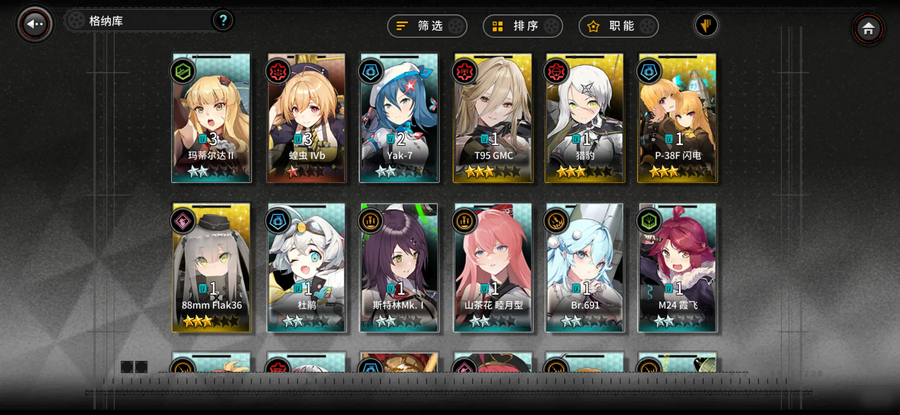Screen dimensions: 900x415
Task: Choose the Yak-7 card
Action: [x=399, y=118]
